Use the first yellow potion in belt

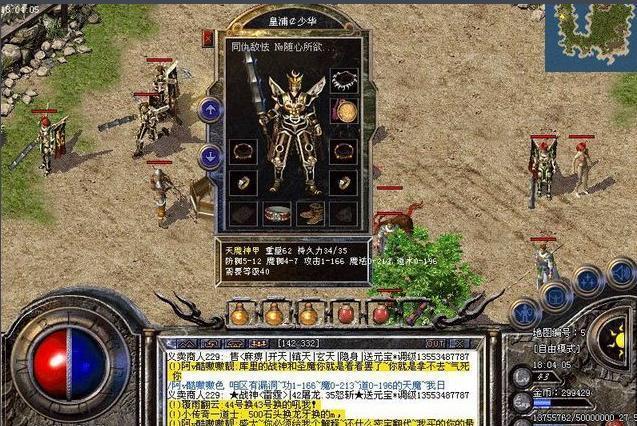pos(239,314)
